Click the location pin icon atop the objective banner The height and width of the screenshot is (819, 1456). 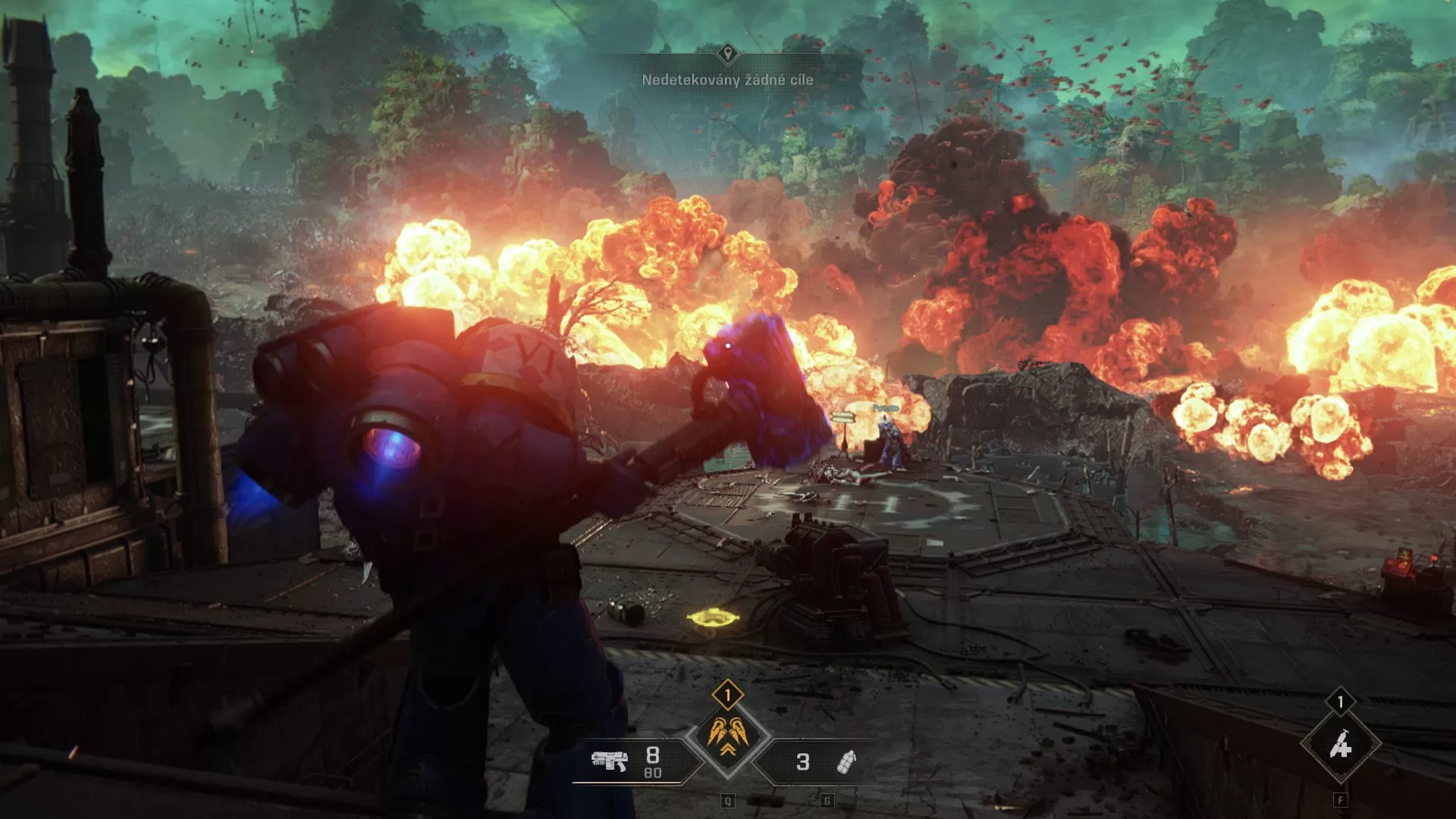click(x=728, y=53)
